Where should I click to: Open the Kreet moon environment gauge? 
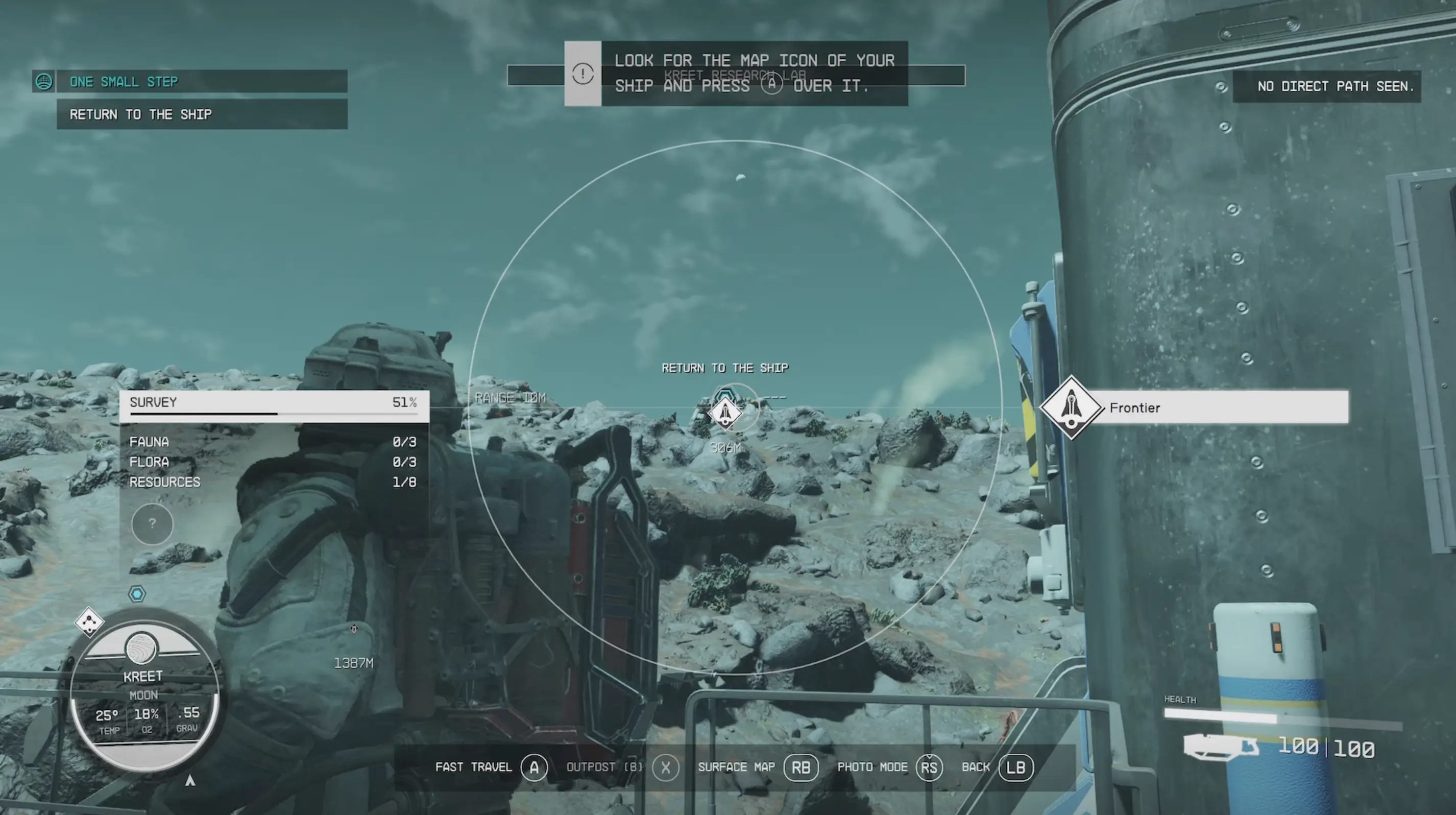(143, 695)
